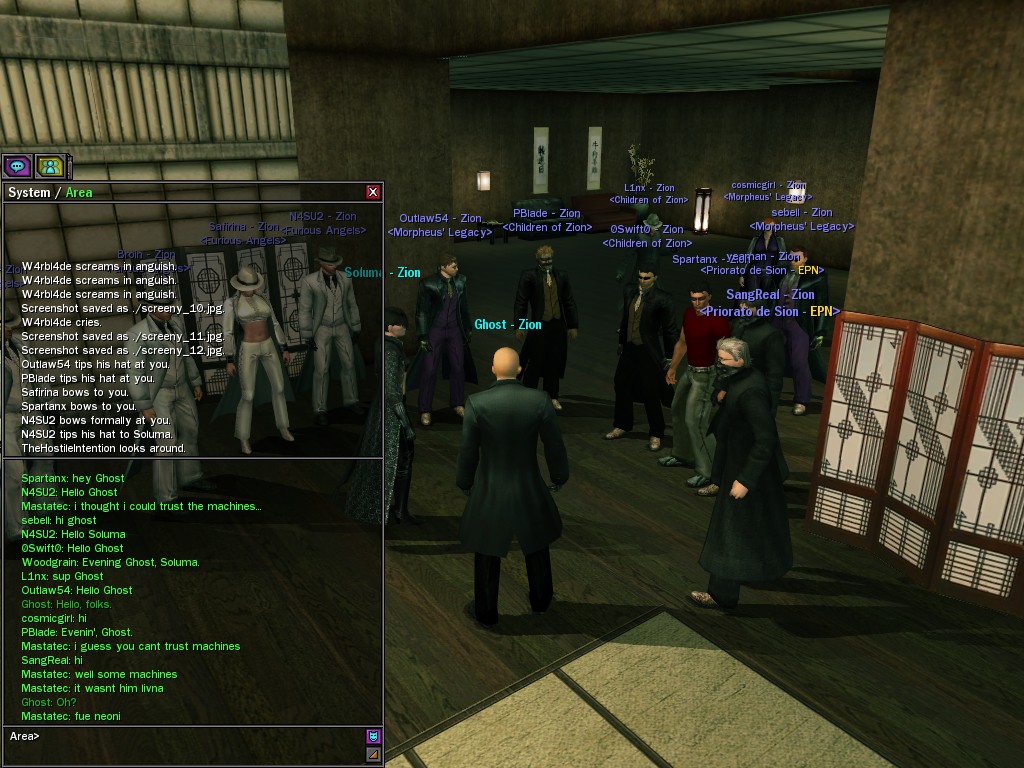Open the purple mask emote button
The height and width of the screenshot is (768, 1024).
click(374, 736)
